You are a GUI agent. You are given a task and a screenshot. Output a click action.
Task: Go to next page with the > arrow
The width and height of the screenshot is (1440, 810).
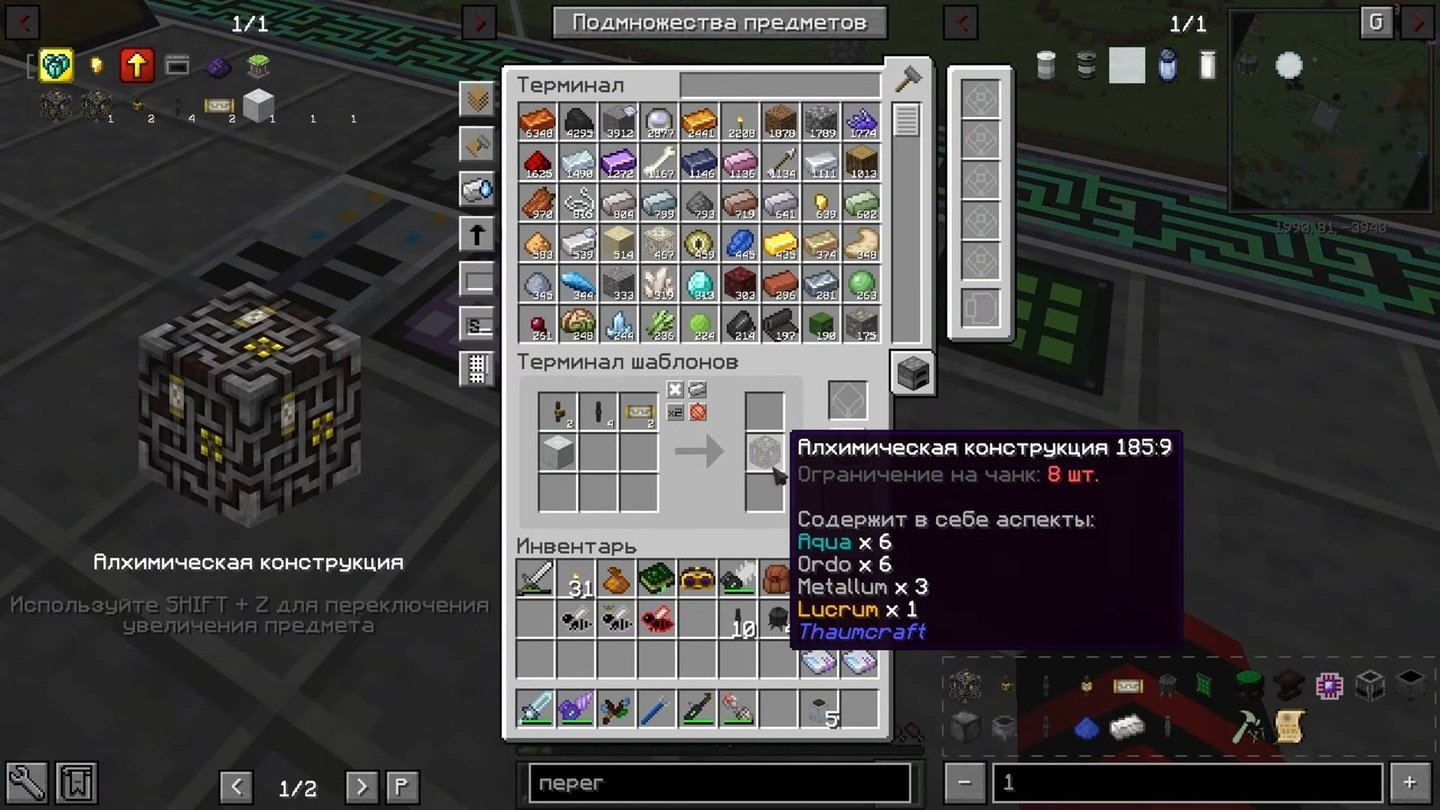360,788
